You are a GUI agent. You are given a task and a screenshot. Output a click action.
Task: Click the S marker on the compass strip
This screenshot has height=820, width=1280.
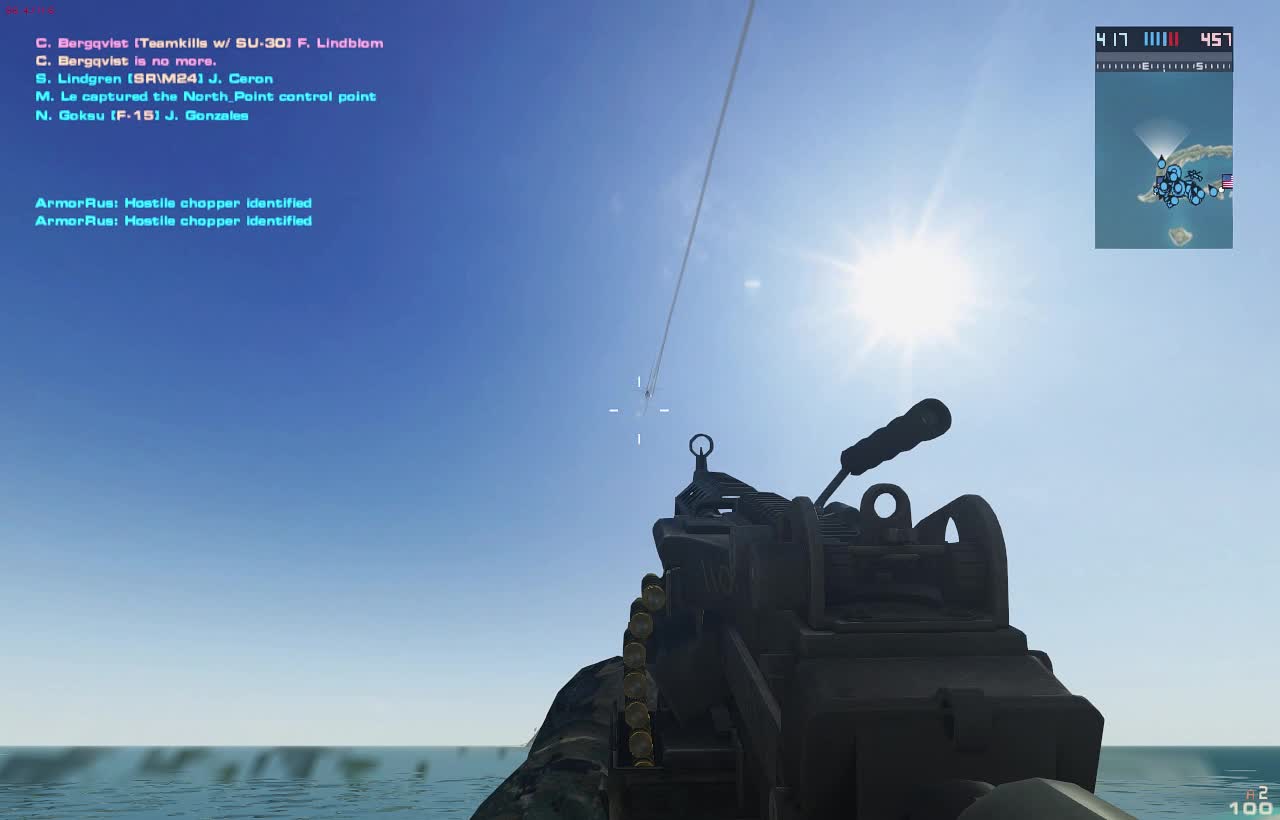[1200, 66]
